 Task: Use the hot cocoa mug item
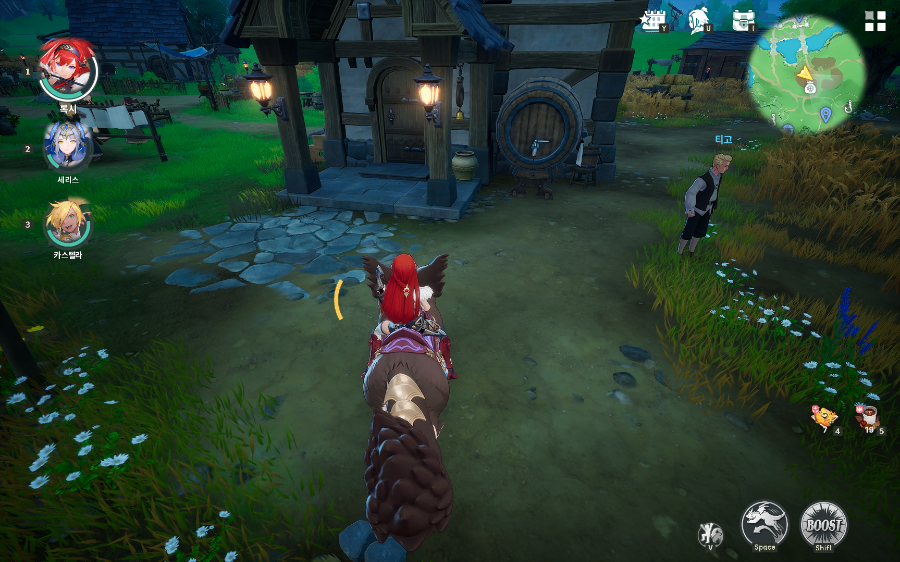pos(866,416)
